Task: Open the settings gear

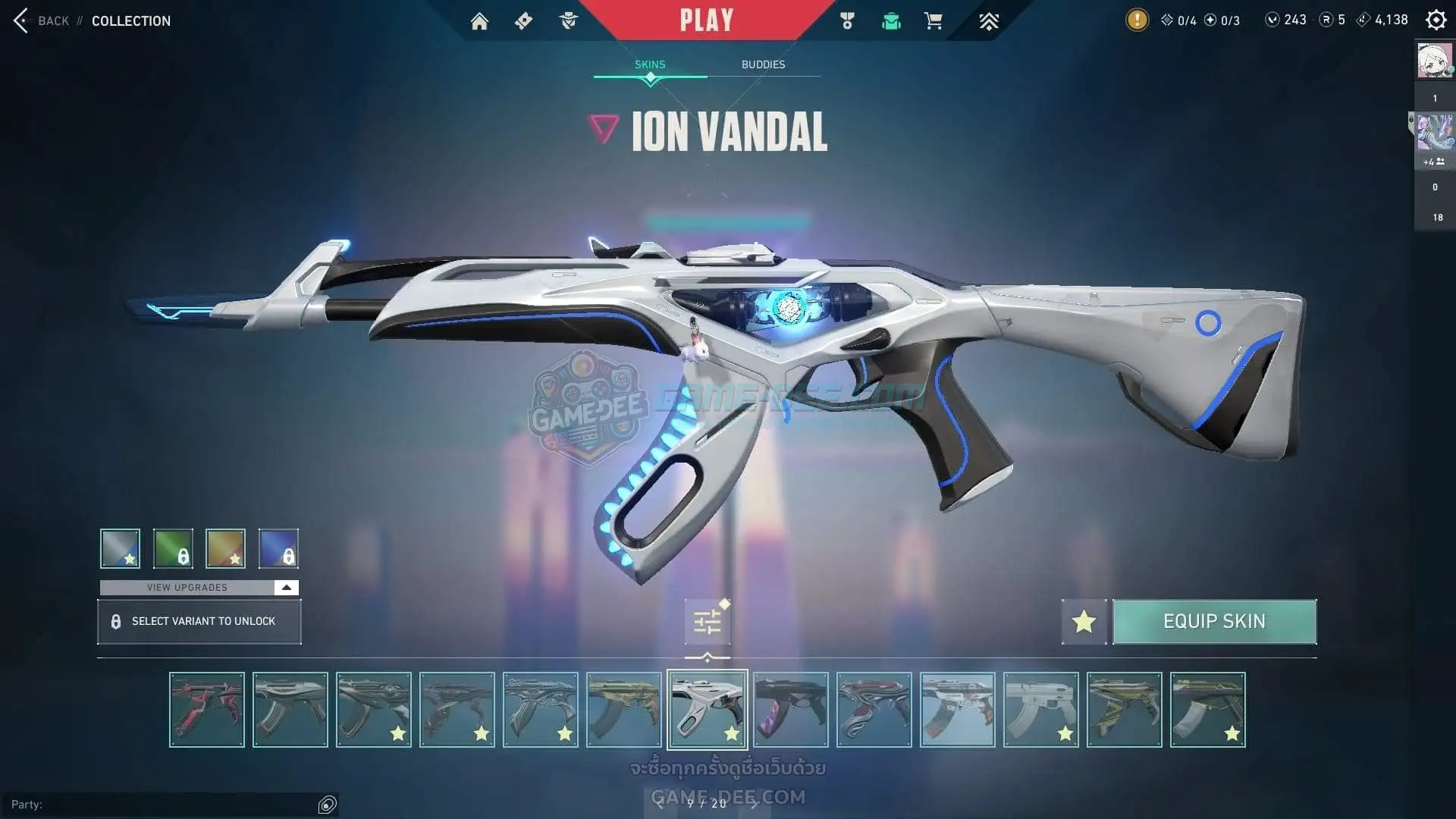Action: [1436, 20]
